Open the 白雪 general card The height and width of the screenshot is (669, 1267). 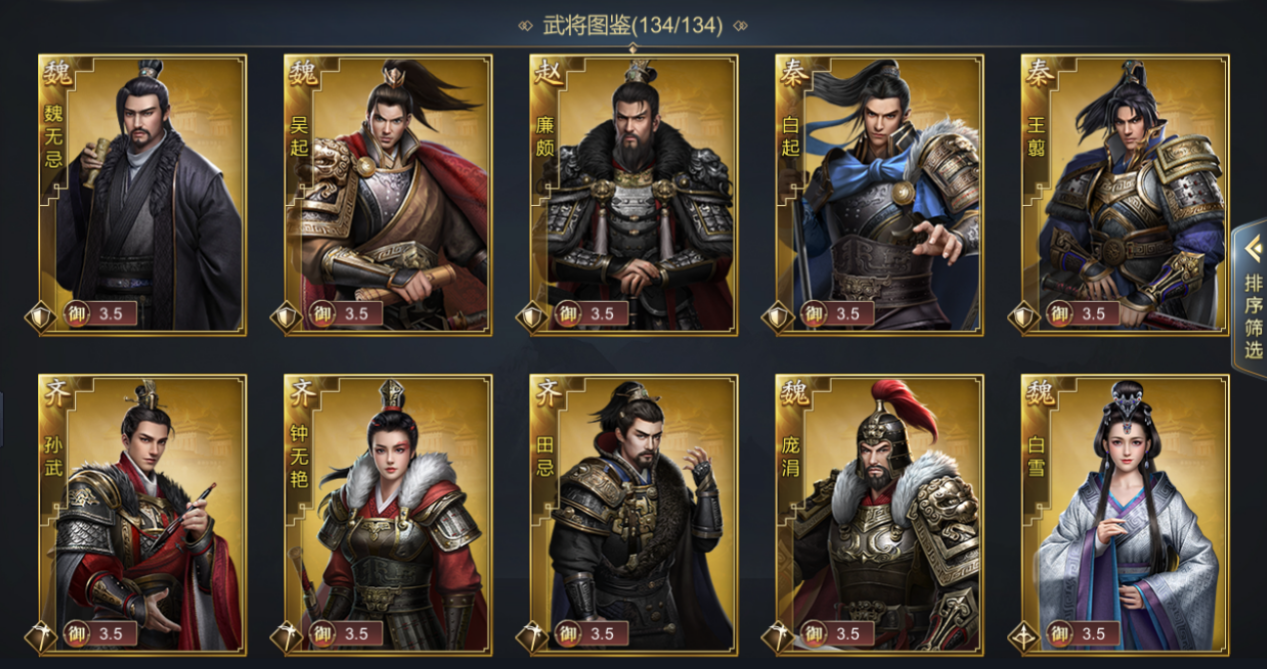(x=1126, y=514)
